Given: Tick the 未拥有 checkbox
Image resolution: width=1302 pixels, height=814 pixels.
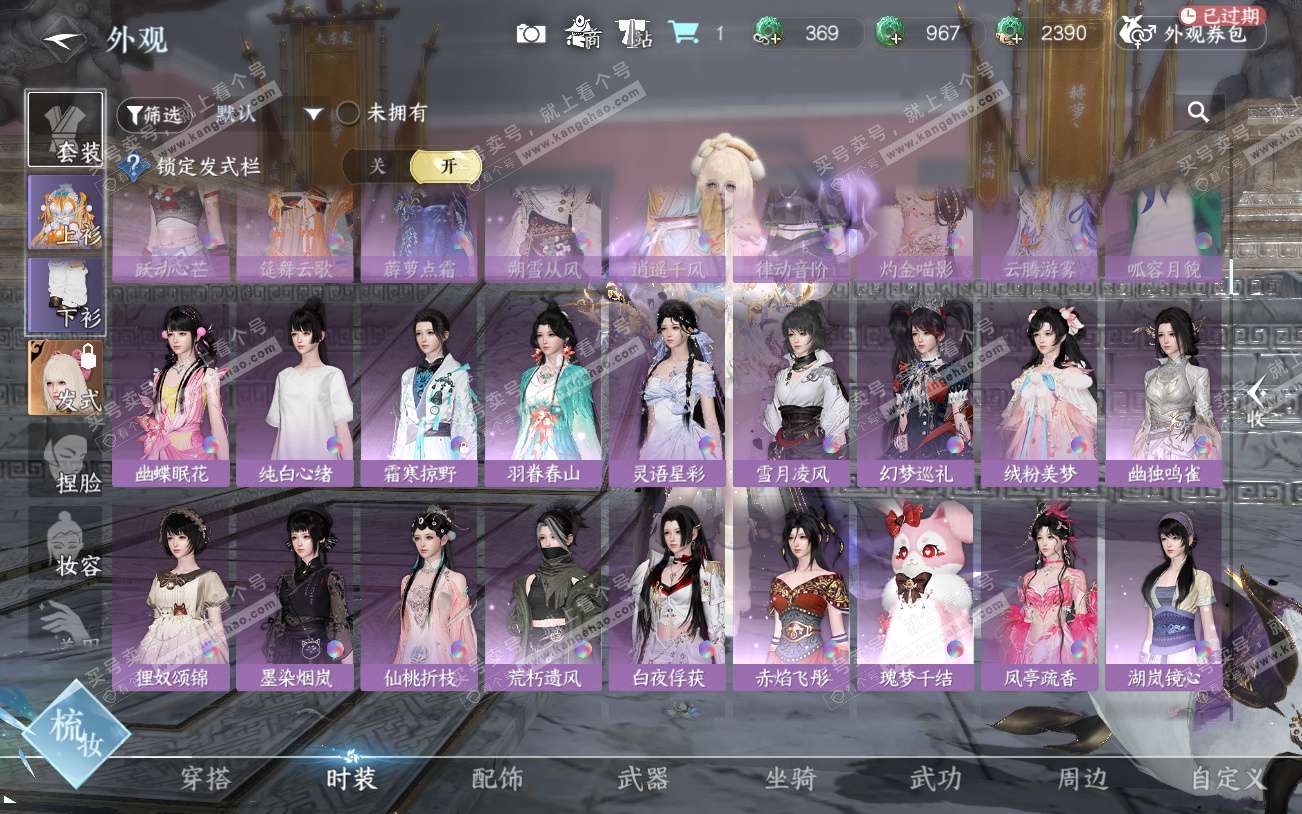Looking at the screenshot, I should pyautogui.click(x=348, y=113).
